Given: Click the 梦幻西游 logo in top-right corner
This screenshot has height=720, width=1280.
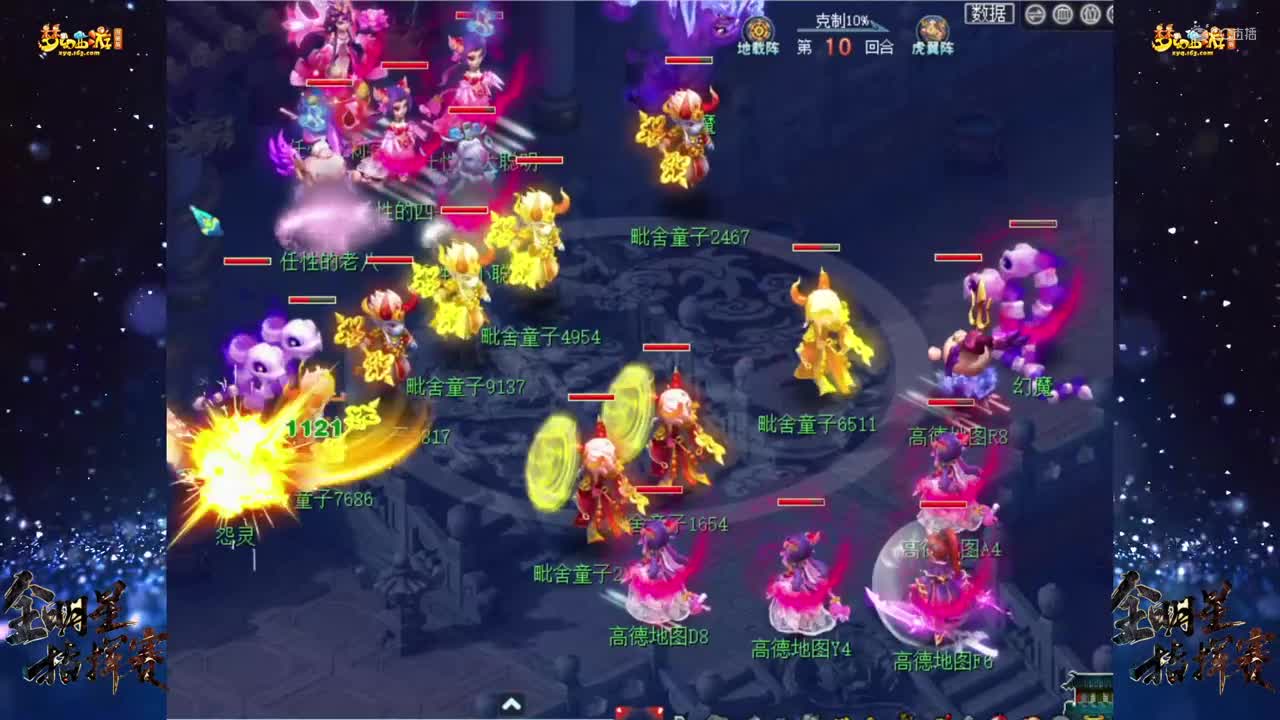Looking at the screenshot, I should coord(1190,37).
